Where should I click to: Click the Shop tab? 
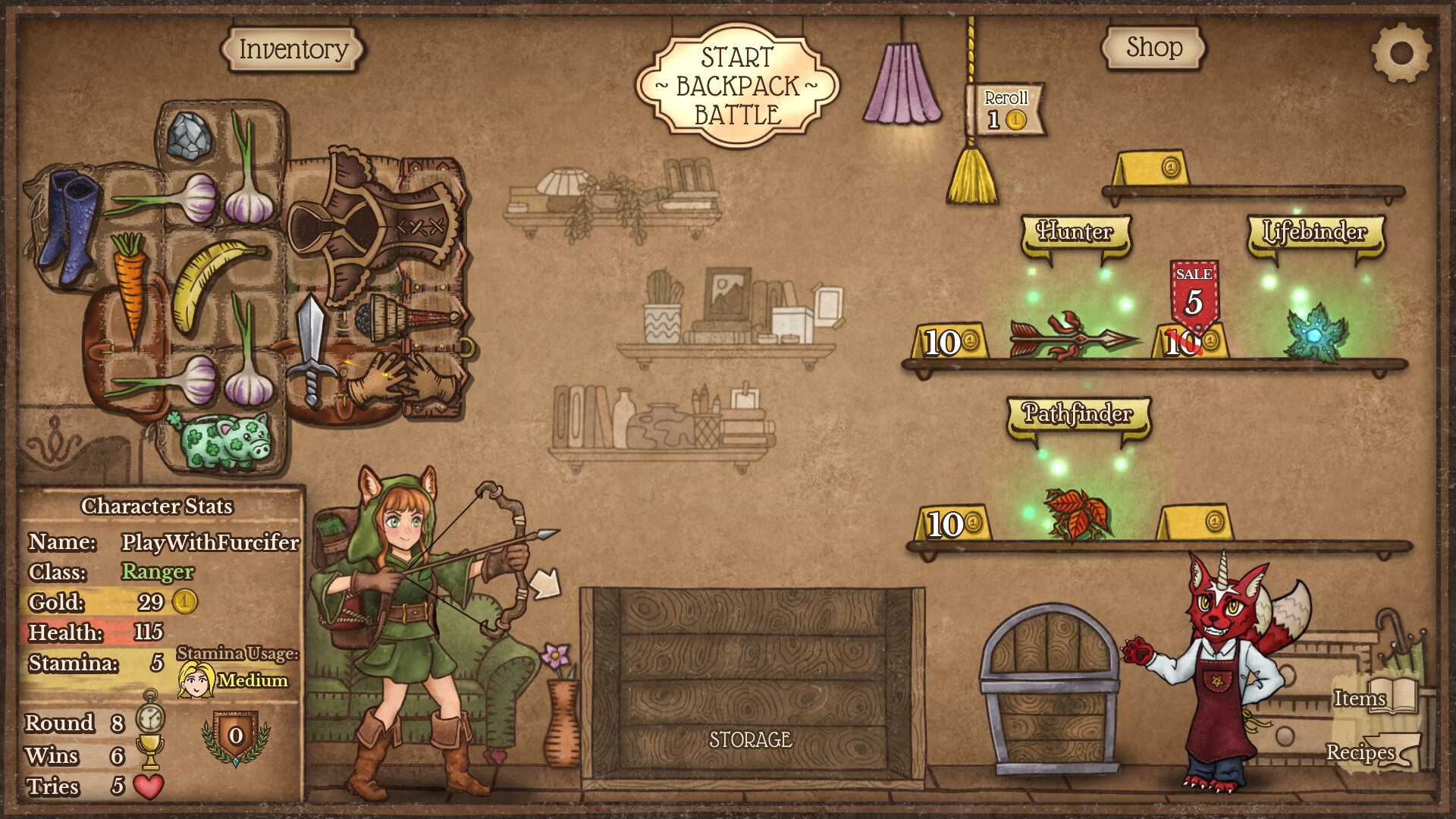1153,47
